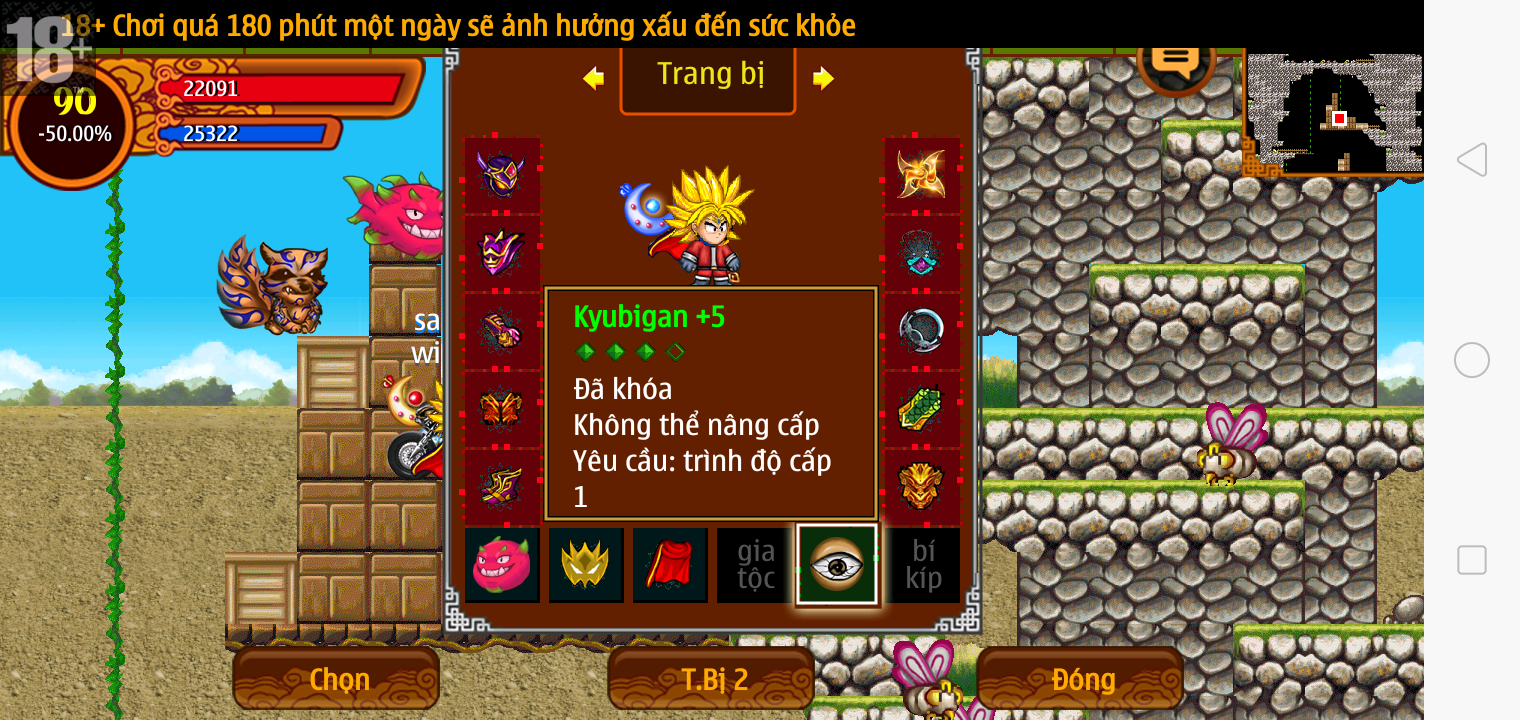Select the purple helmet equipment slot
Image resolution: width=1520 pixels, height=720 pixels.
[502, 174]
